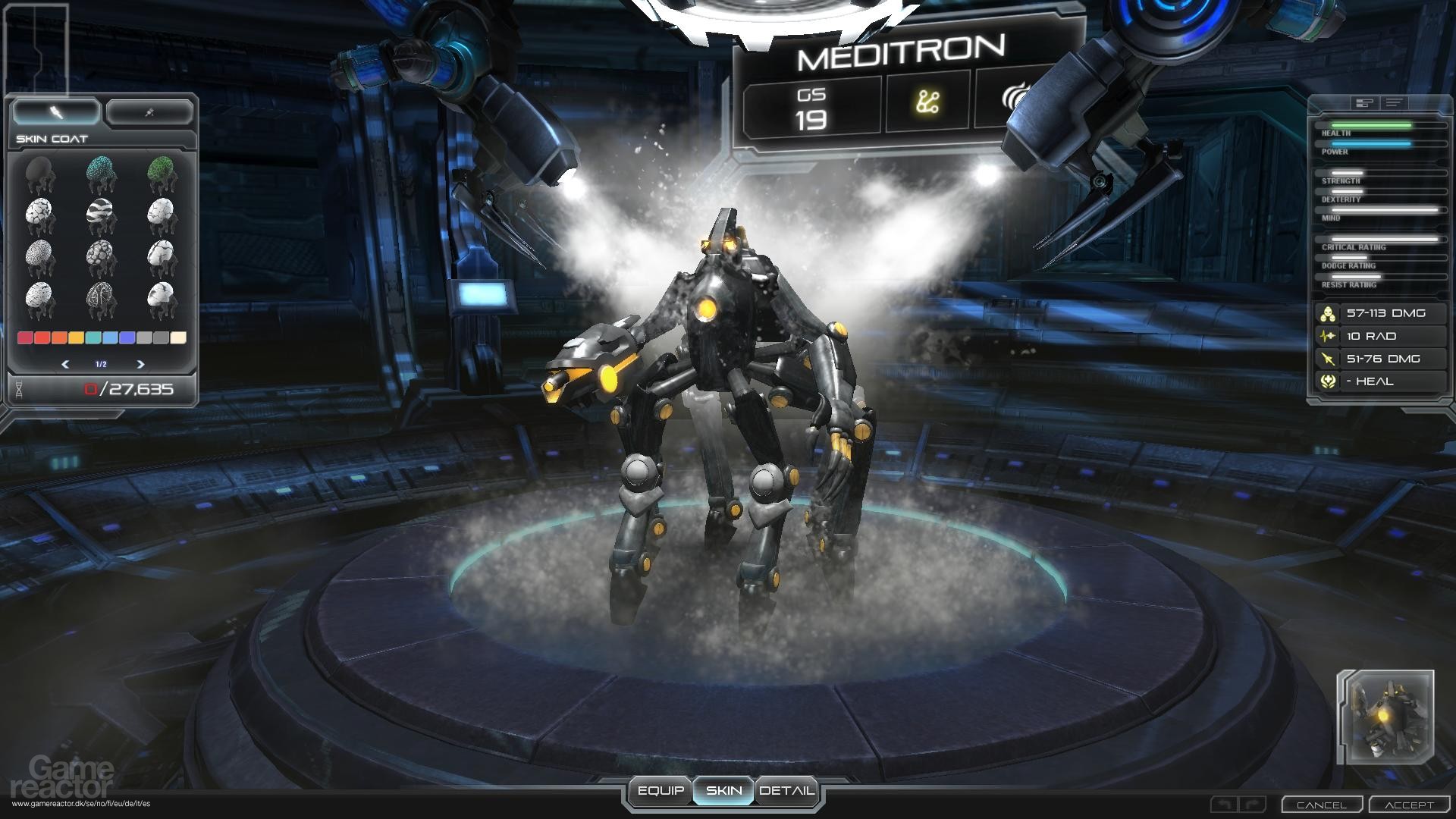Select the spray gun customization tool tab
This screenshot has width=1456, height=819.
(x=149, y=111)
